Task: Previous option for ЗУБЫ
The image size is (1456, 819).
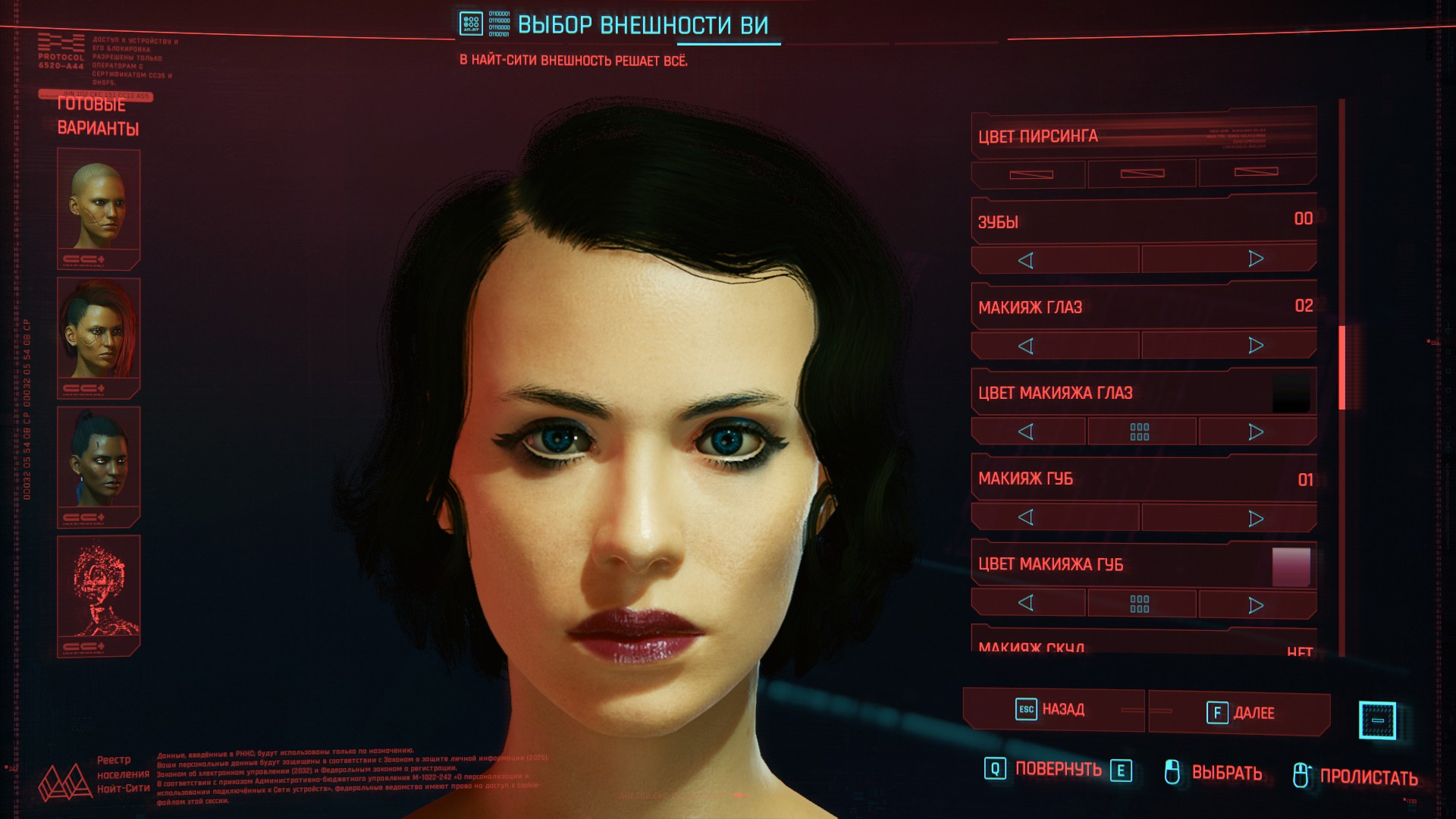Action: (x=1026, y=261)
